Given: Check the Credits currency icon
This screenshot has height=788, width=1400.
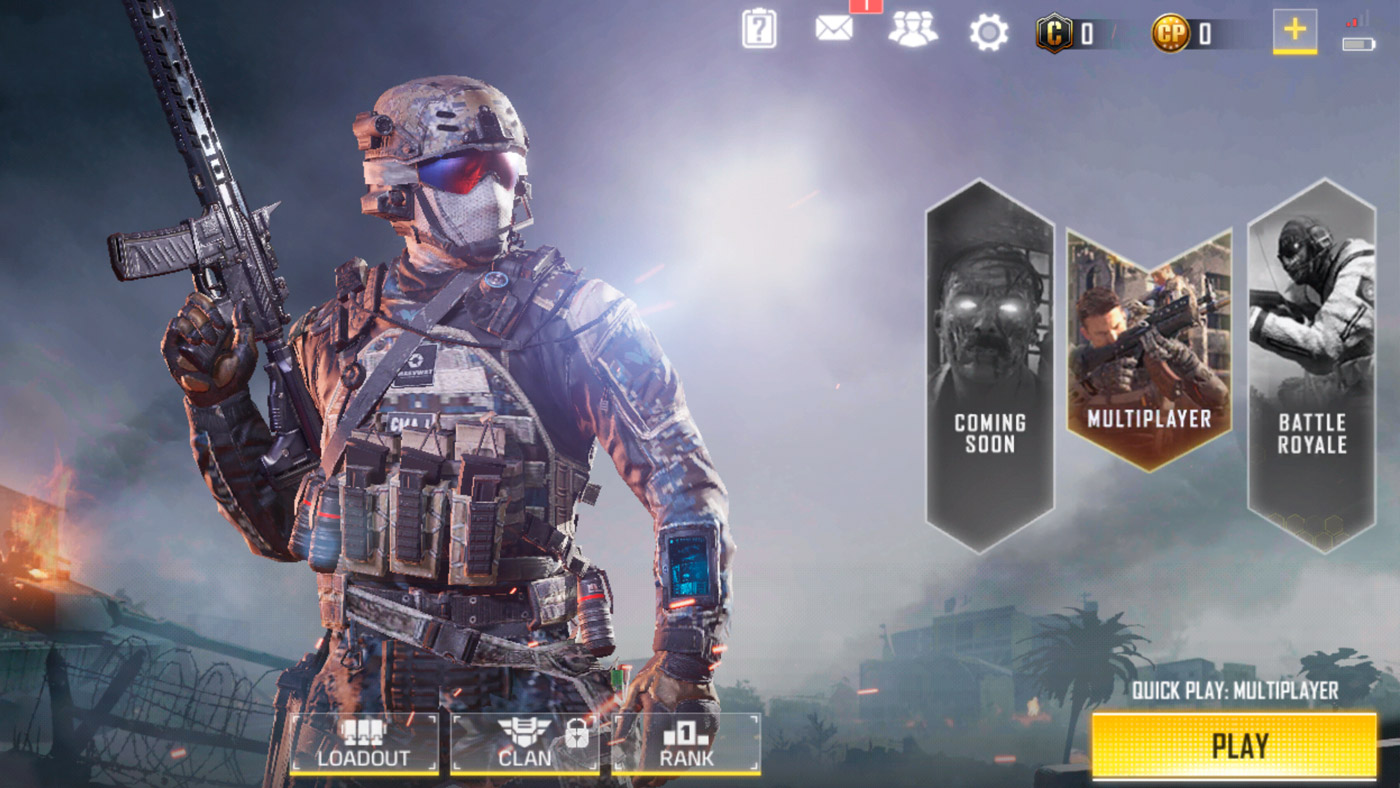Looking at the screenshot, I should tap(1054, 34).
